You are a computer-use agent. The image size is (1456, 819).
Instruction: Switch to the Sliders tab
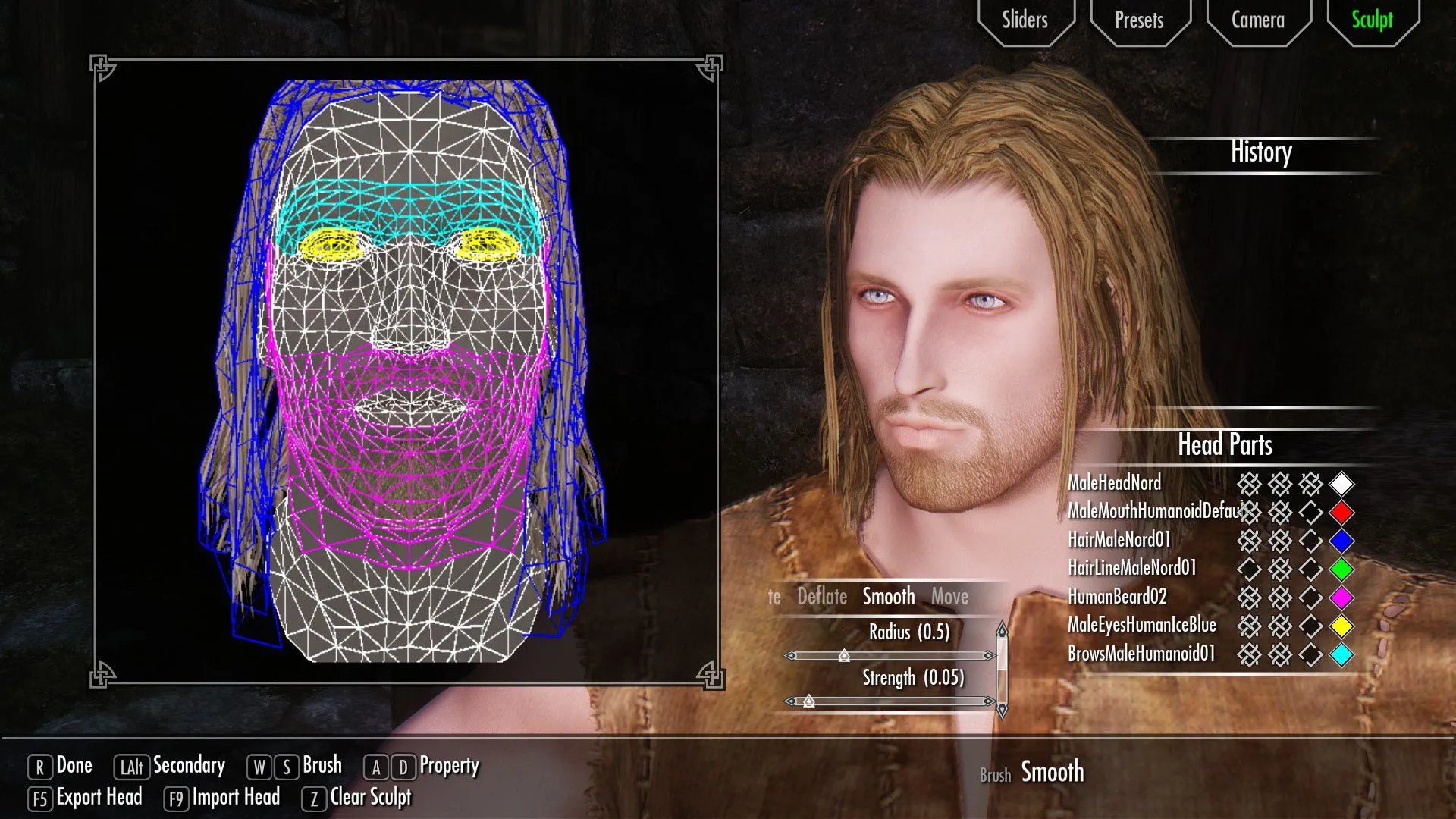(1025, 20)
